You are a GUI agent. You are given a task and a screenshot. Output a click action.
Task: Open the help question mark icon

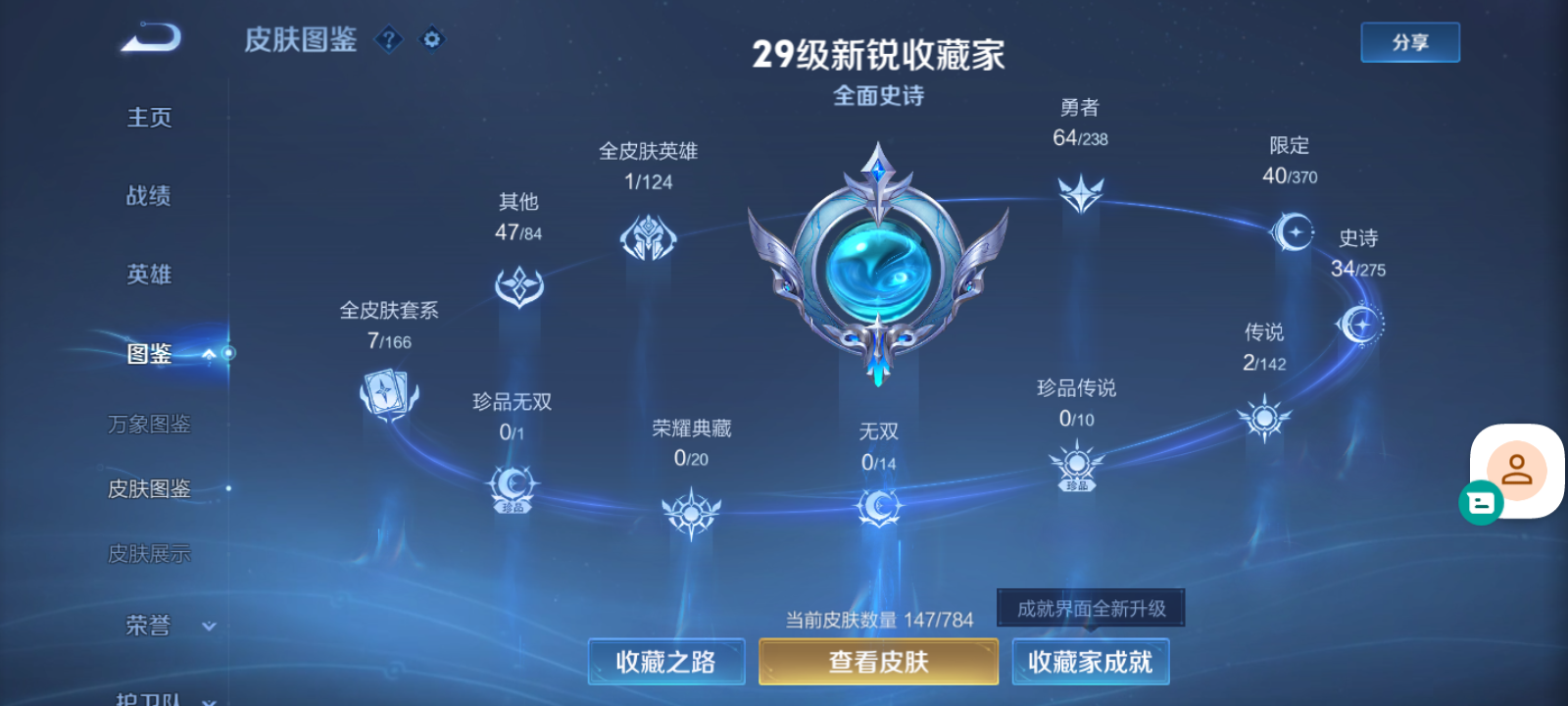coord(390,40)
